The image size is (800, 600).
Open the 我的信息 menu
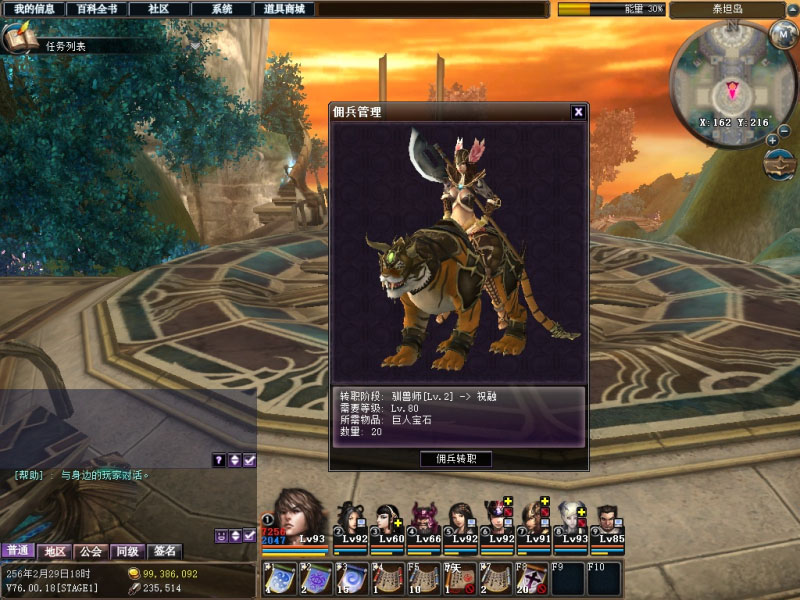34,9
